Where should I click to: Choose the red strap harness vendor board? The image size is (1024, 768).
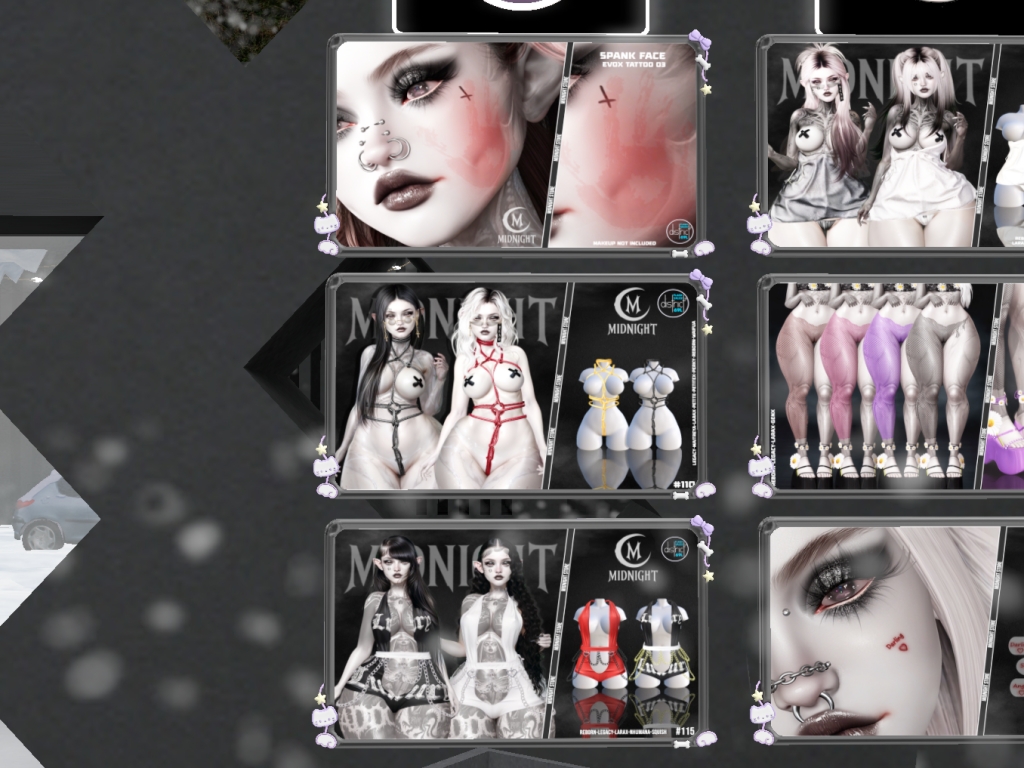(x=516, y=385)
